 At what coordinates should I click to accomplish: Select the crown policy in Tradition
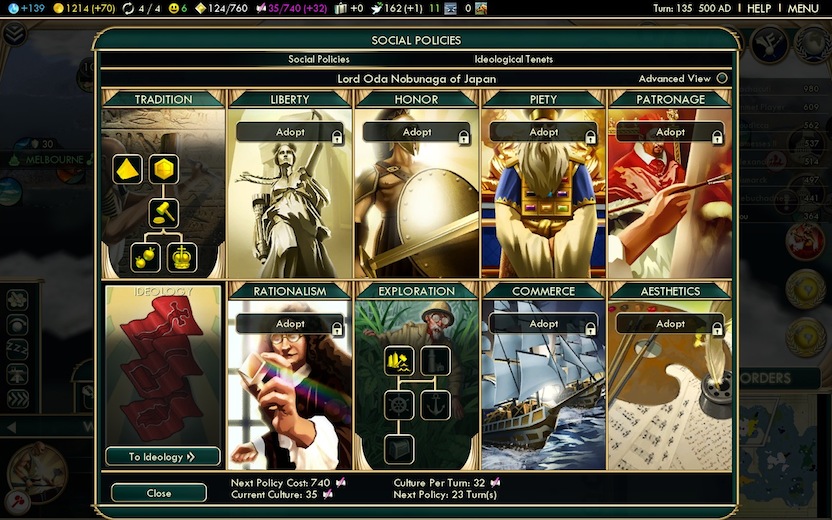pyautogui.click(x=182, y=257)
